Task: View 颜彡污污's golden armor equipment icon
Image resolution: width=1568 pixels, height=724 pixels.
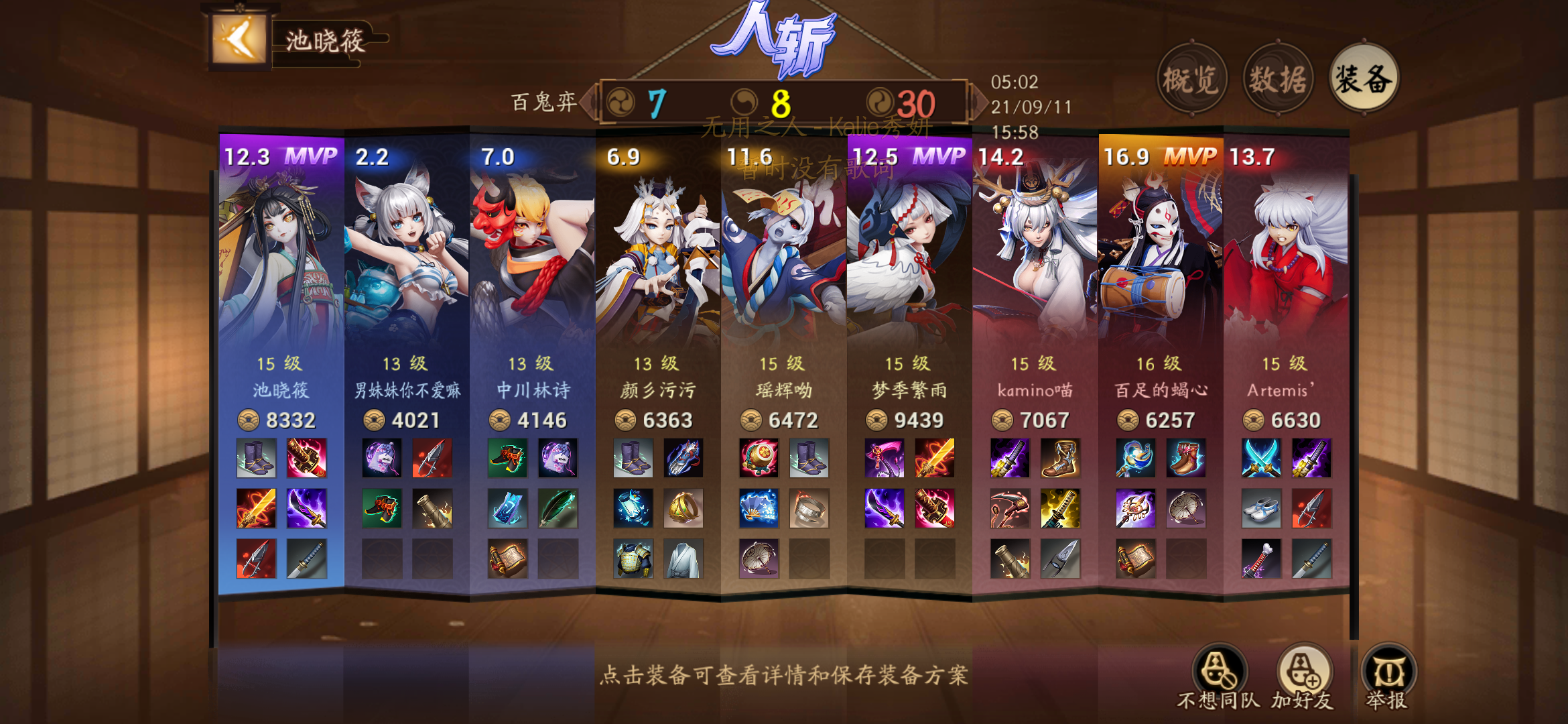Action: 633,558
